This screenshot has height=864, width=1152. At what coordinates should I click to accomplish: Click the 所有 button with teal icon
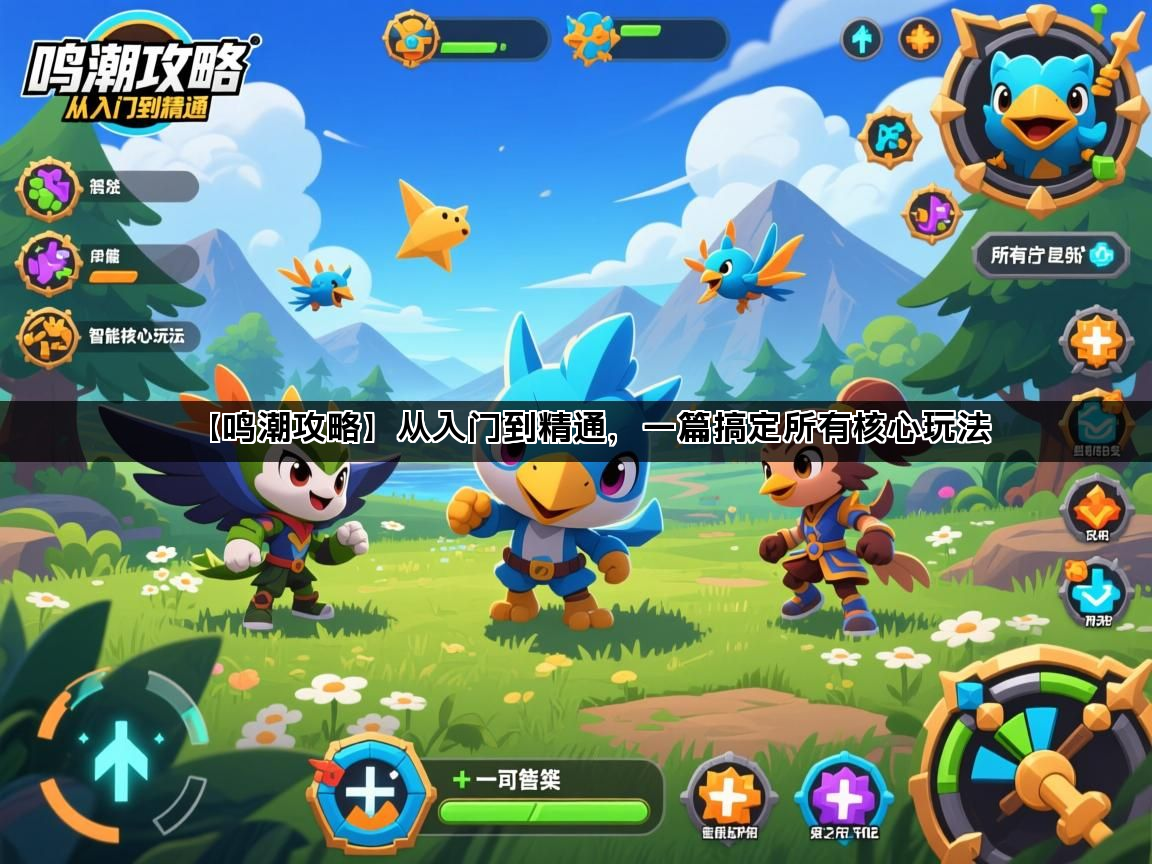(x=1051, y=255)
